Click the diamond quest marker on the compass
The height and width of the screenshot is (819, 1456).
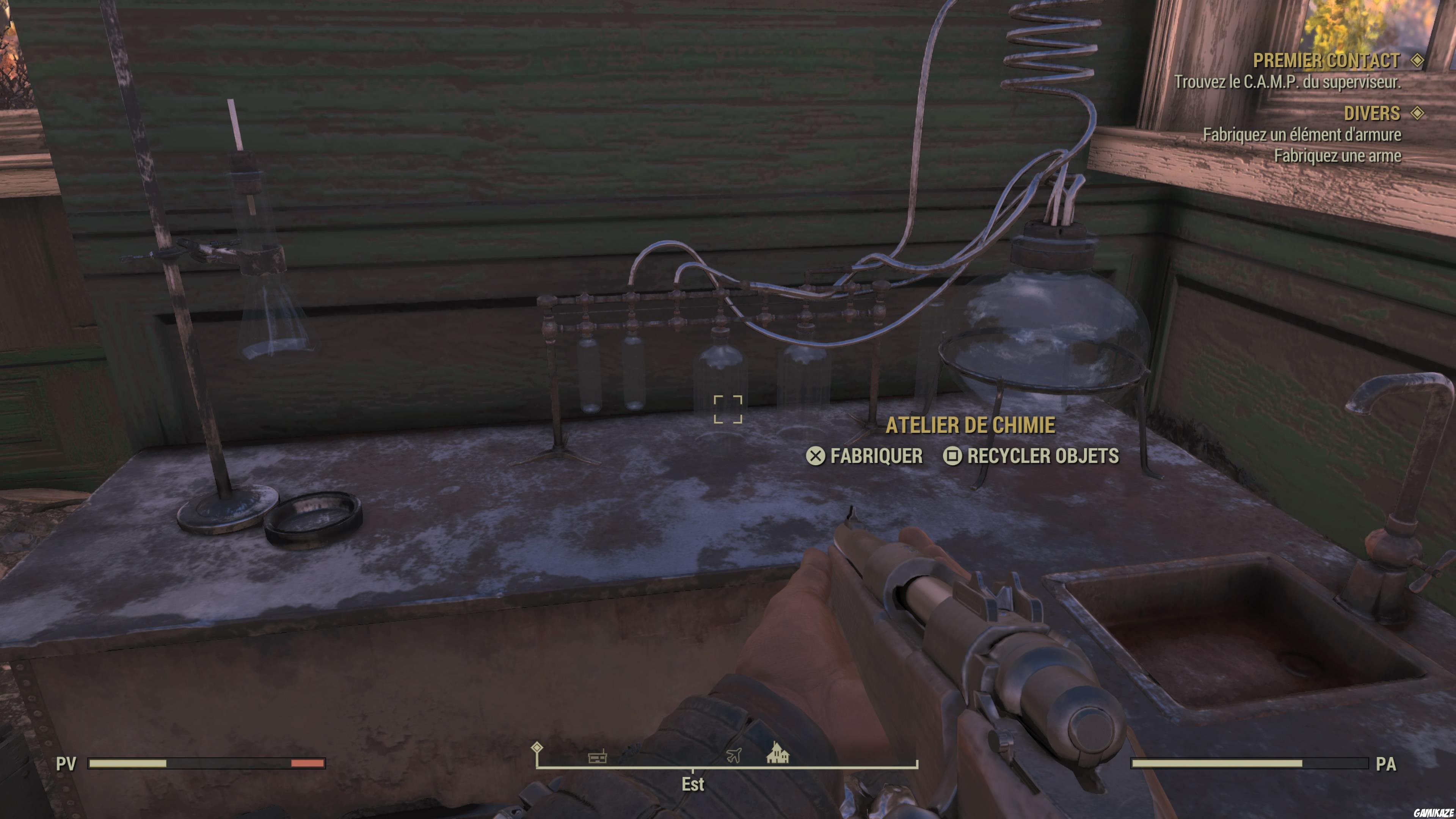pyautogui.click(x=538, y=747)
